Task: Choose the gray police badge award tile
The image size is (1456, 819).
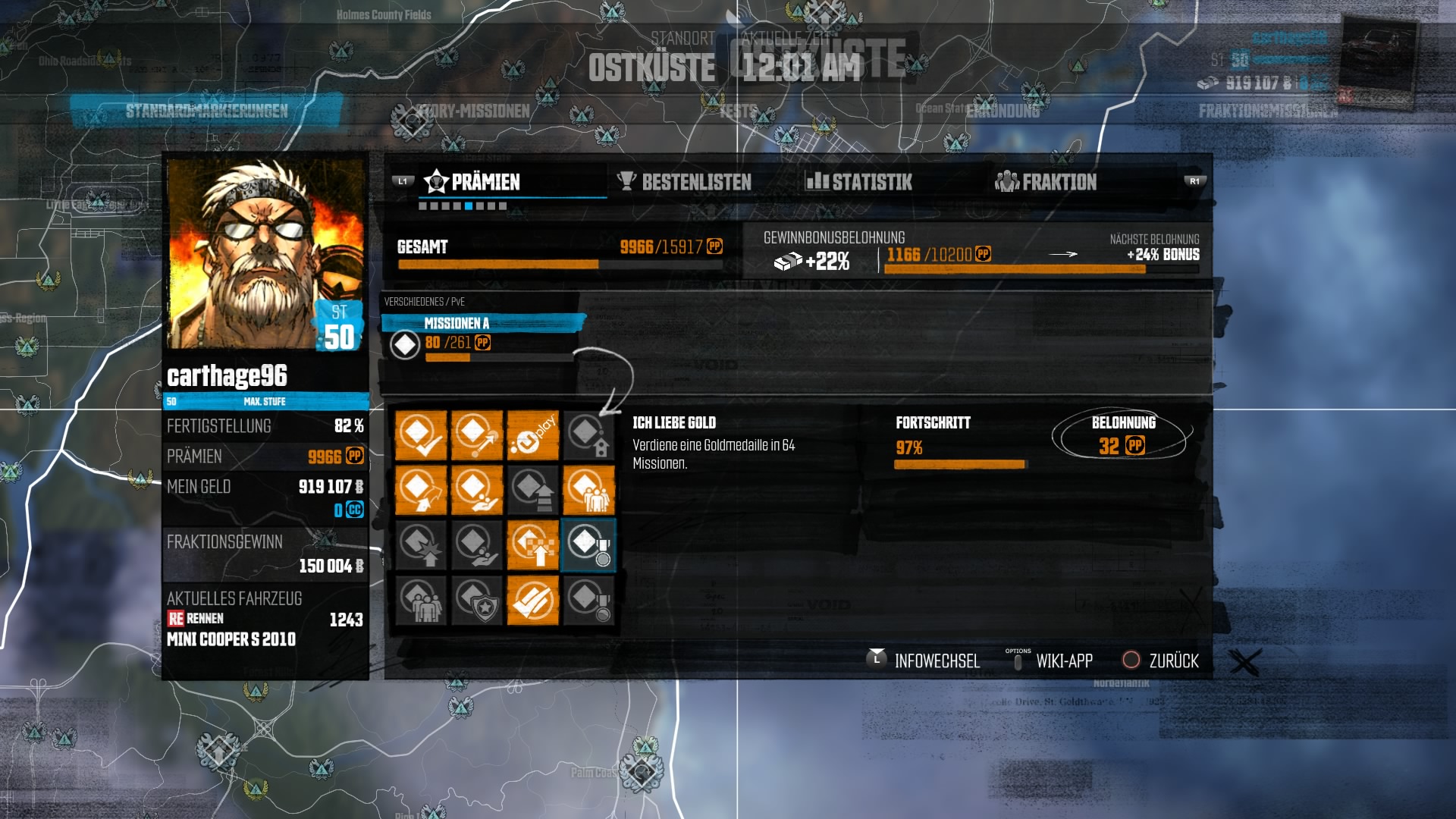Action: point(477,600)
